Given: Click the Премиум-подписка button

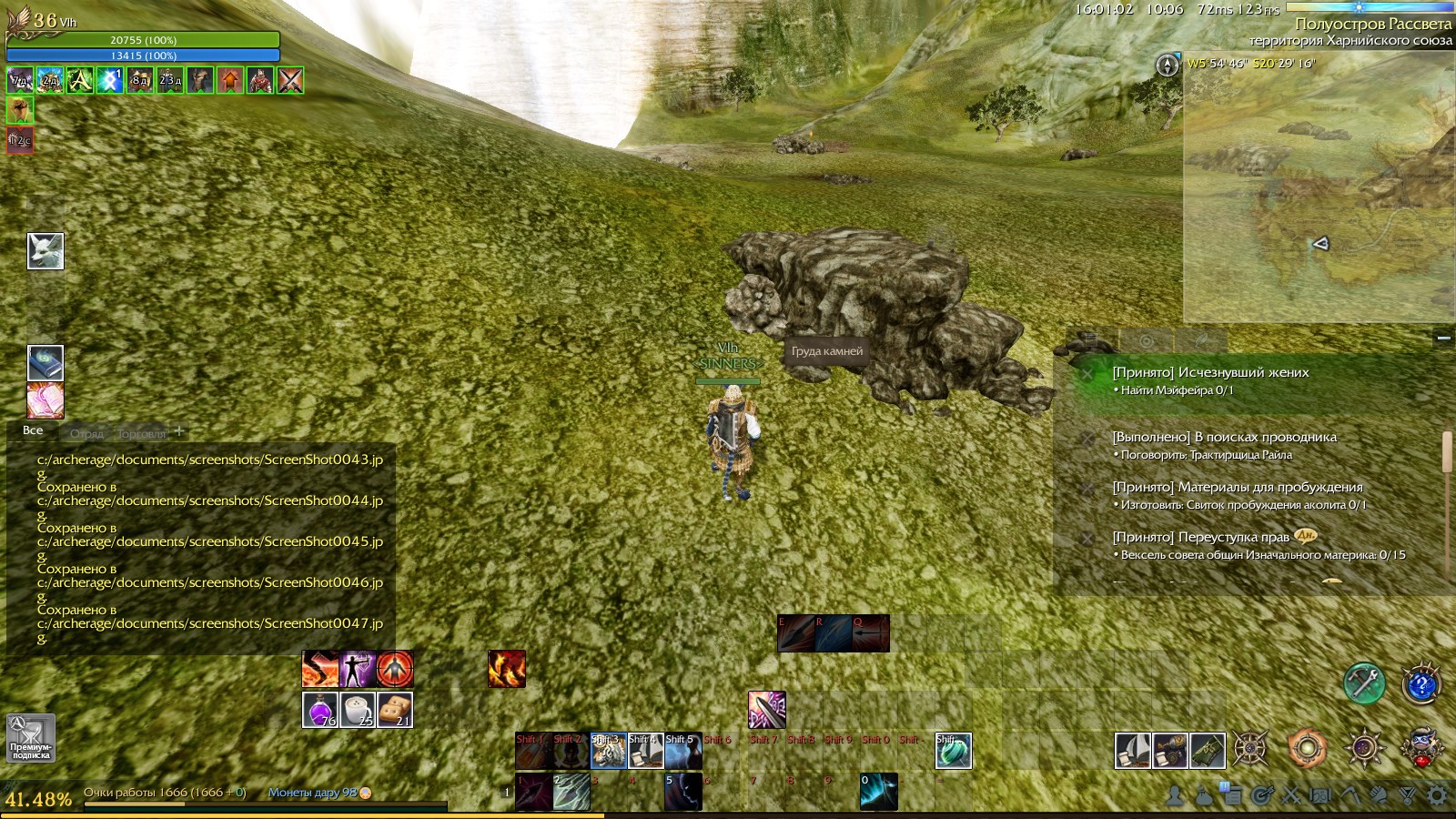Looking at the screenshot, I should 29,737.
